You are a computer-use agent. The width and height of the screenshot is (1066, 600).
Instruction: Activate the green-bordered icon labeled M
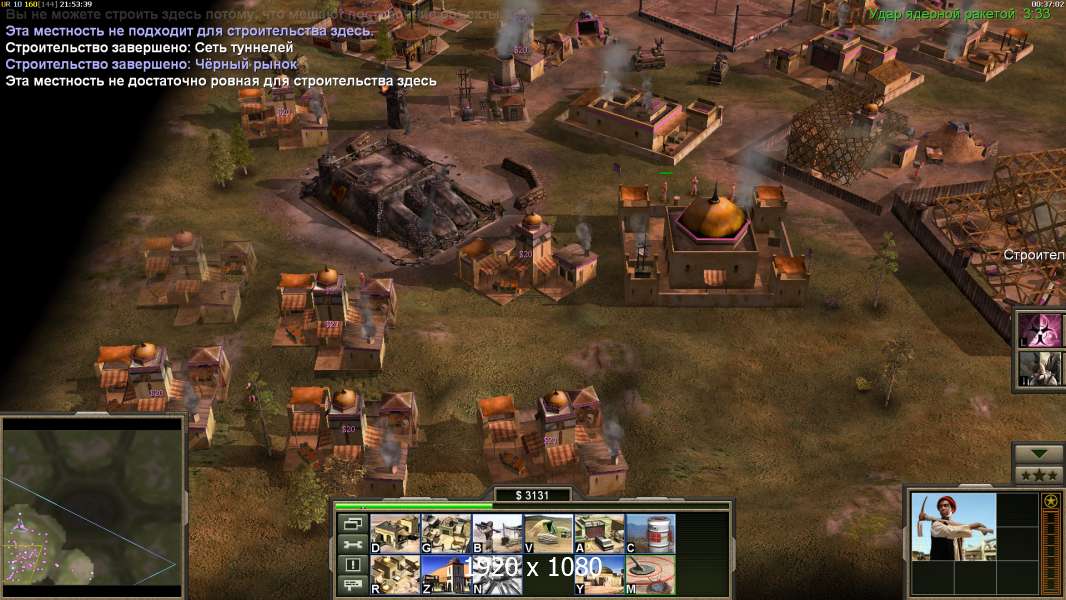650,574
